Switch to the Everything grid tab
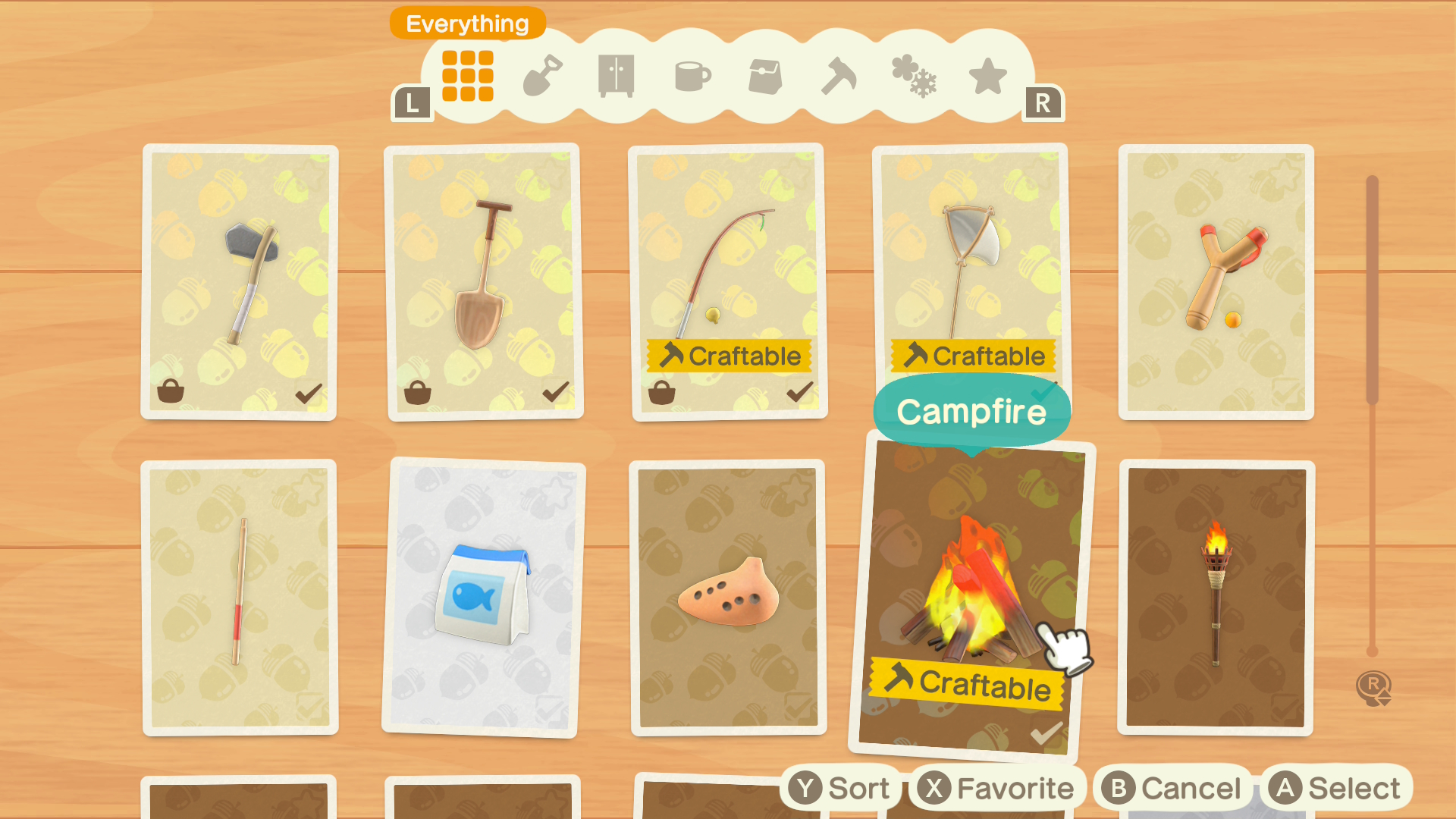1456x819 pixels. click(x=467, y=76)
